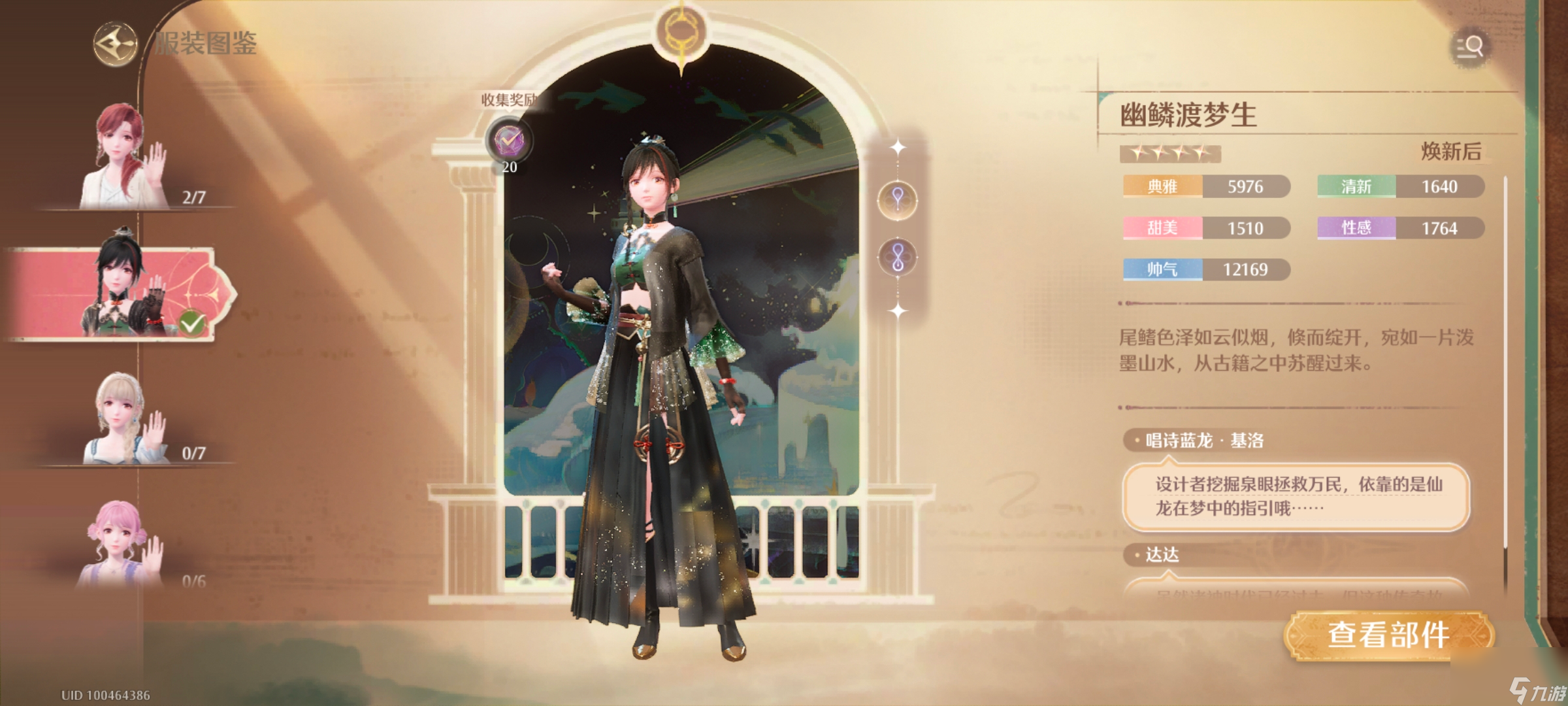Open the search icon in the top right corner
This screenshot has height=706, width=1568.
[x=1470, y=48]
